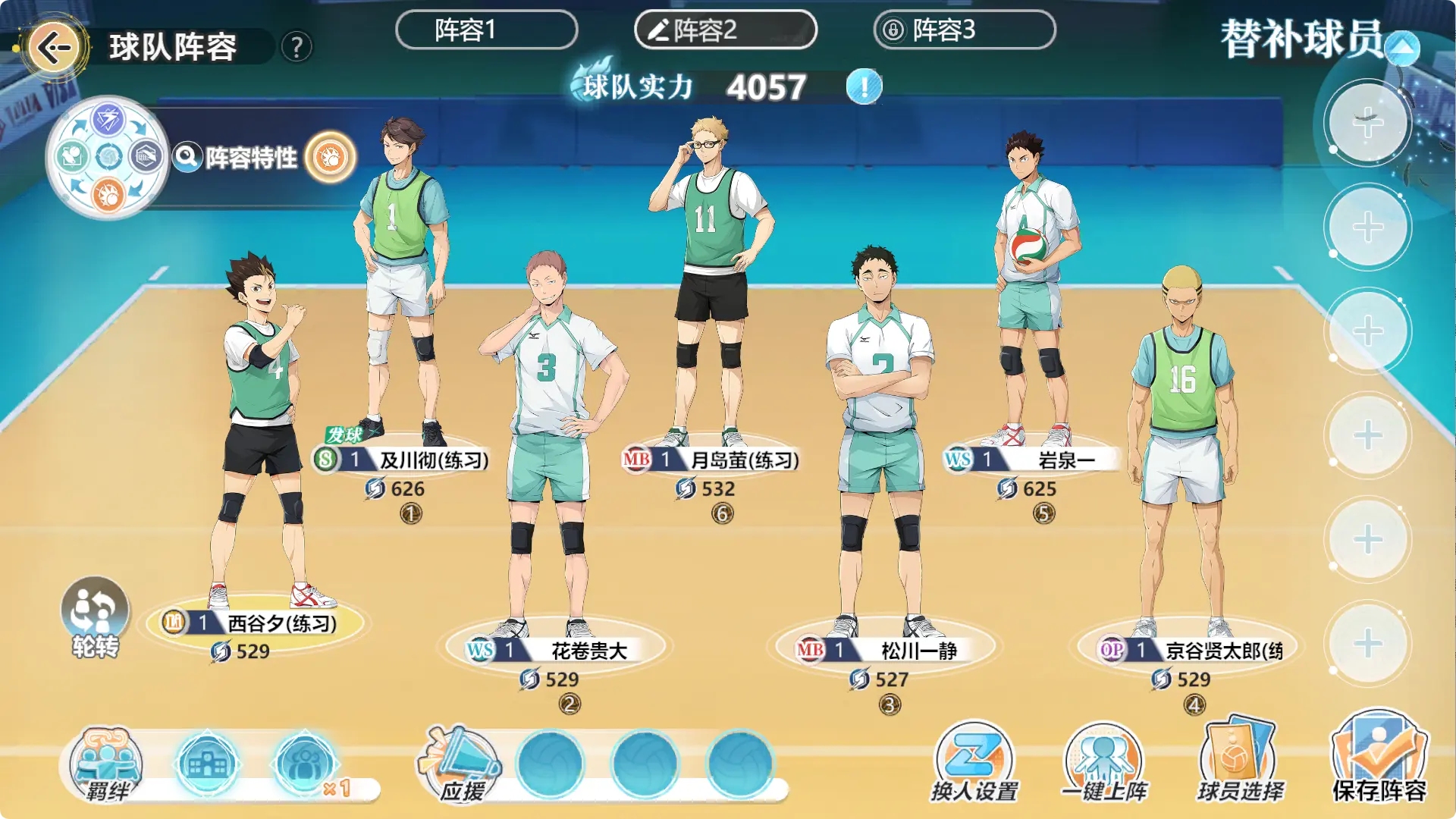Show team strength info via exclamation icon
This screenshot has height=819, width=1456.
(864, 86)
